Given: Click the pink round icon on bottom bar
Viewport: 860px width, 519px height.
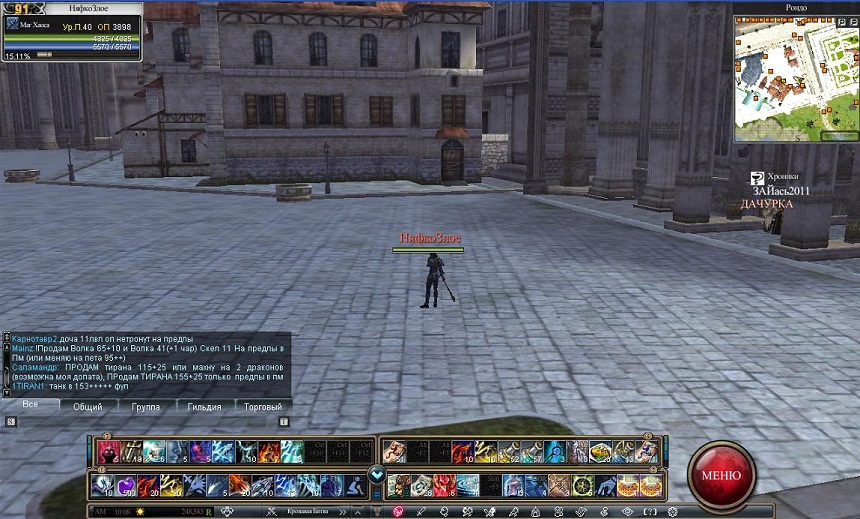Looking at the screenshot, I should click(397, 511).
